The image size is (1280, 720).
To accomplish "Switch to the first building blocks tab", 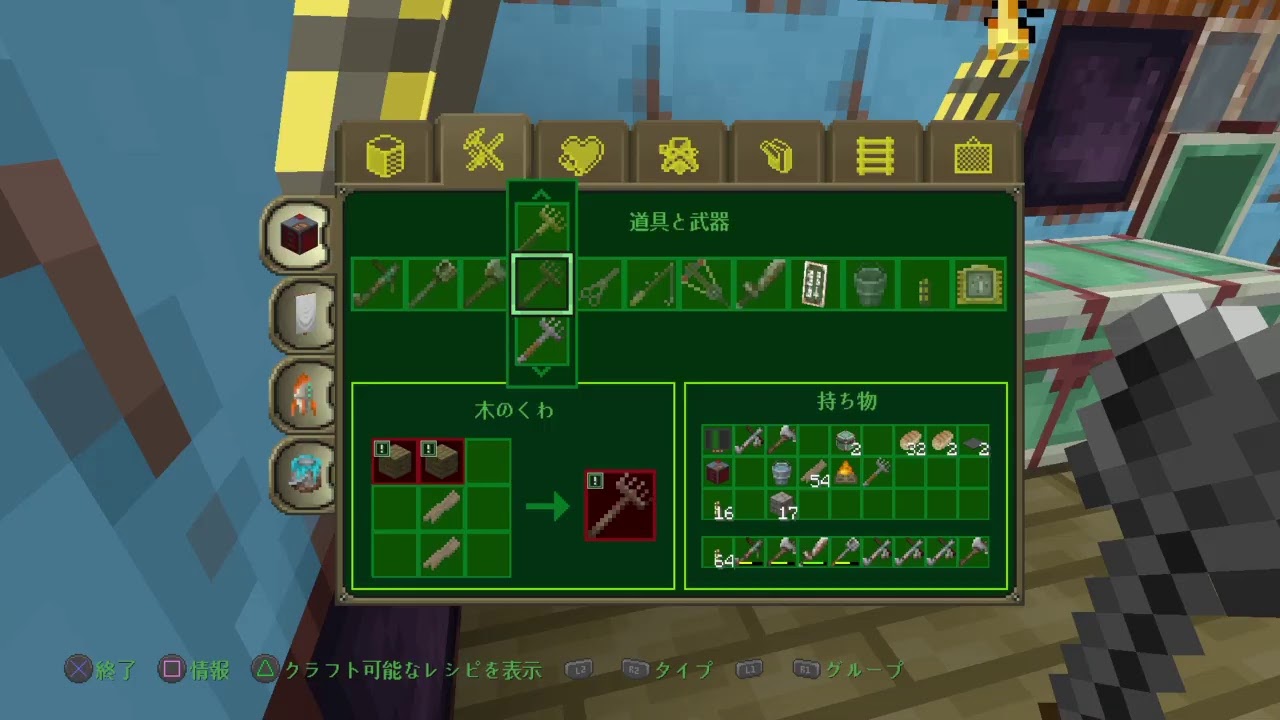I will coord(388,152).
